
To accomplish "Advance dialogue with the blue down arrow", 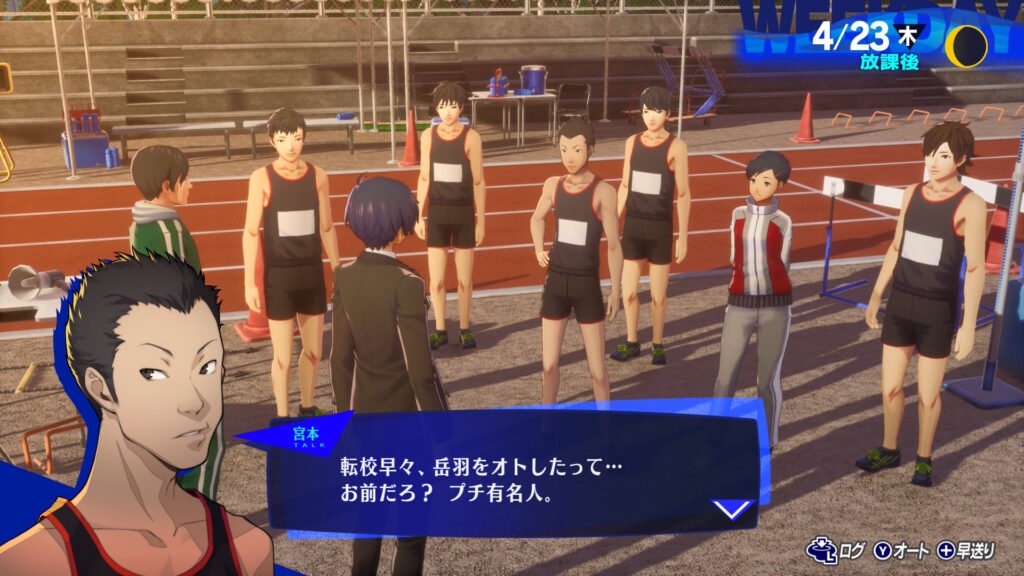I will (733, 509).
